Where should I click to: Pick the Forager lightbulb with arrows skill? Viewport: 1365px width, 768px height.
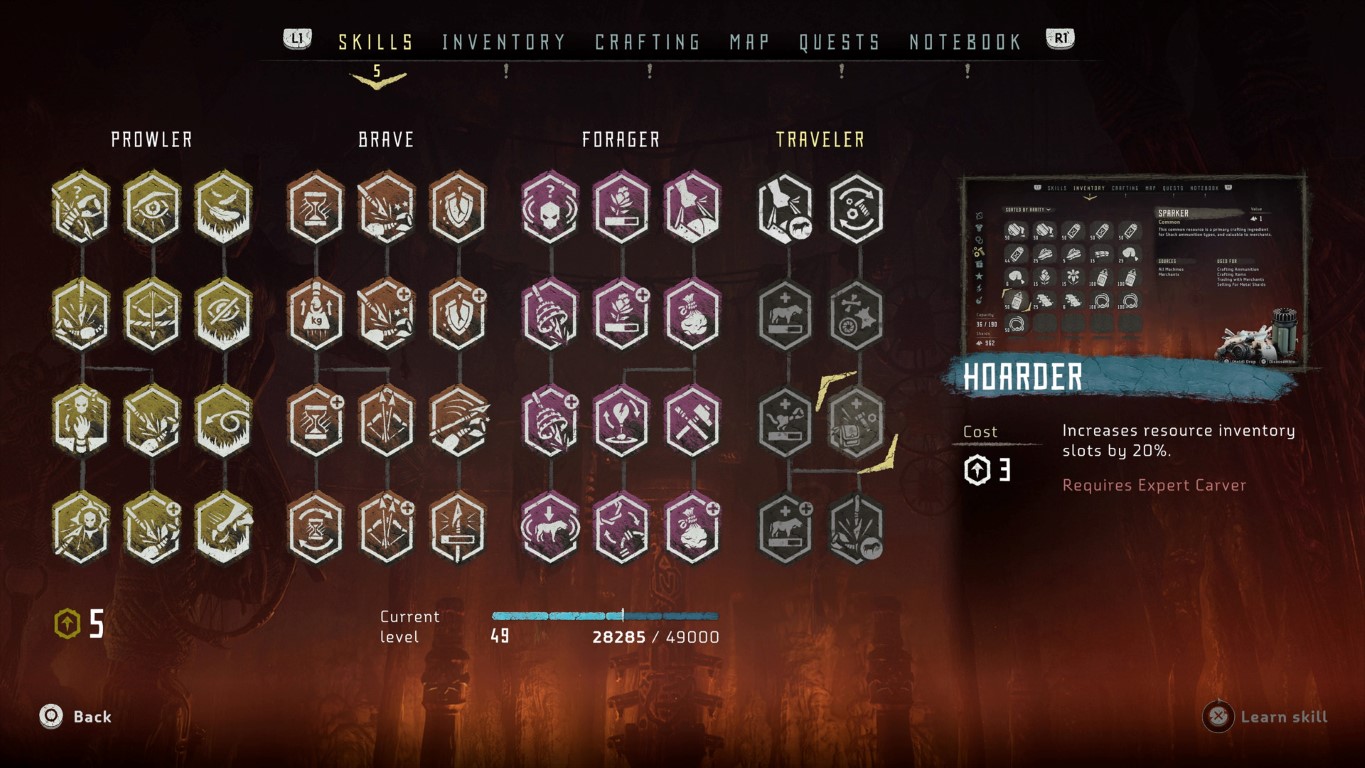[x=621, y=420]
